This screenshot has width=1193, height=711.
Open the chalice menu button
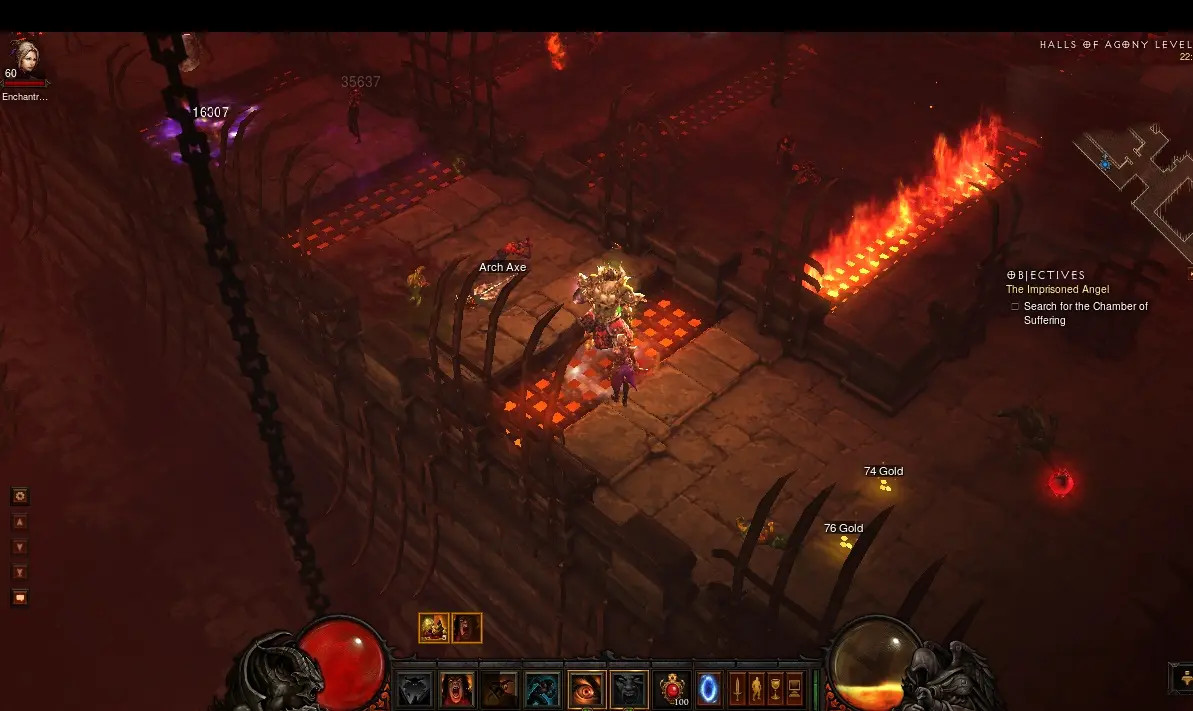(775, 688)
